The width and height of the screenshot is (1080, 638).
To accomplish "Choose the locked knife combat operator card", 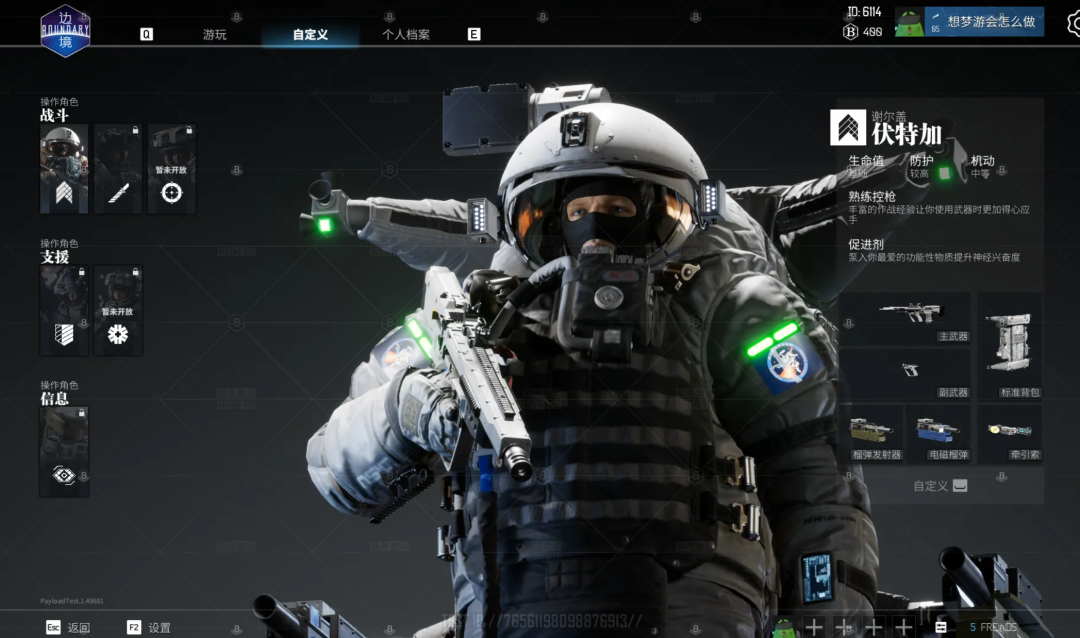I will pyautogui.click(x=118, y=168).
